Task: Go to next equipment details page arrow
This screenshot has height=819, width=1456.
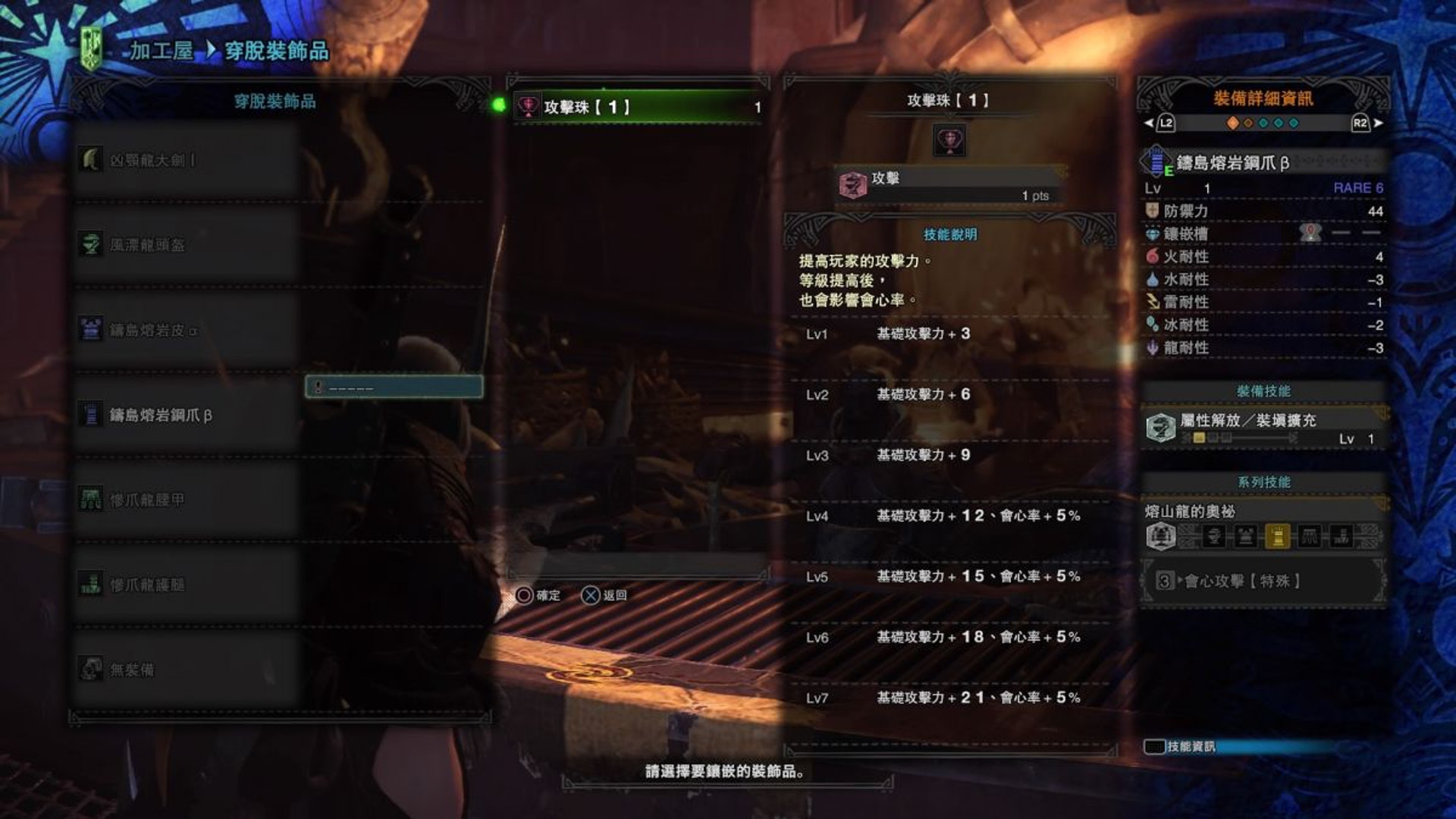Action: [1378, 123]
